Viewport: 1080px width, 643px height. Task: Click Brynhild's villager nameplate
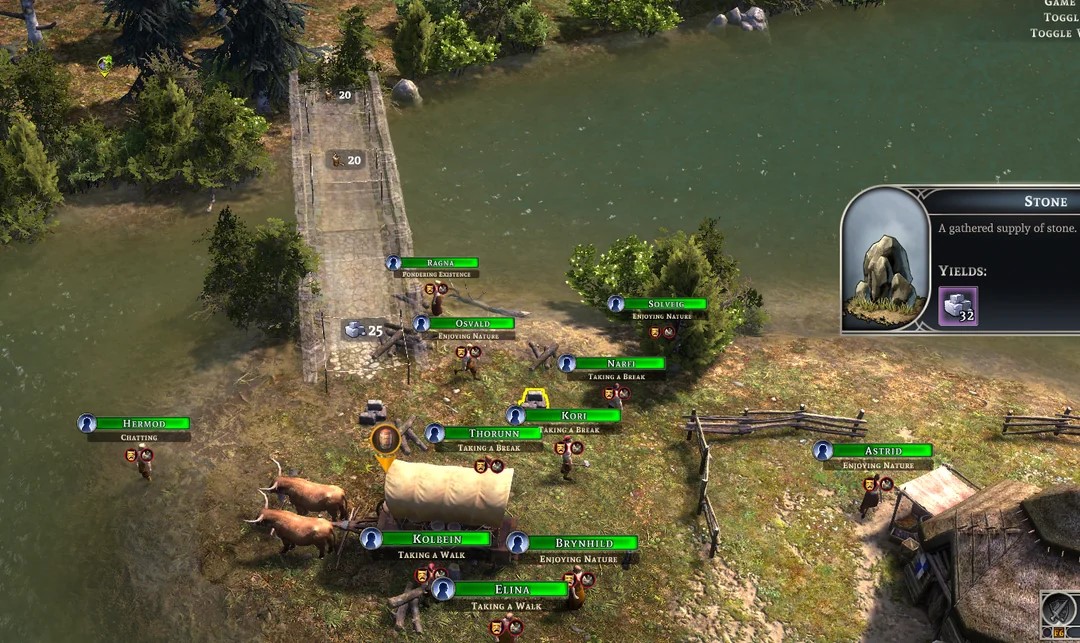click(x=582, y=543)
